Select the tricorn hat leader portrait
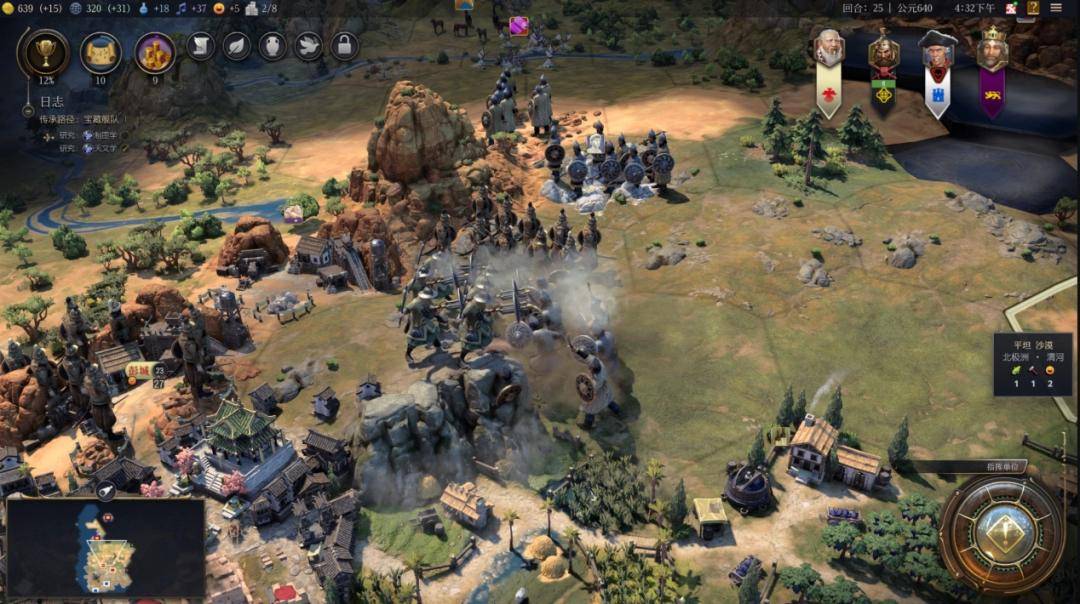 click(x=937, y=52)
